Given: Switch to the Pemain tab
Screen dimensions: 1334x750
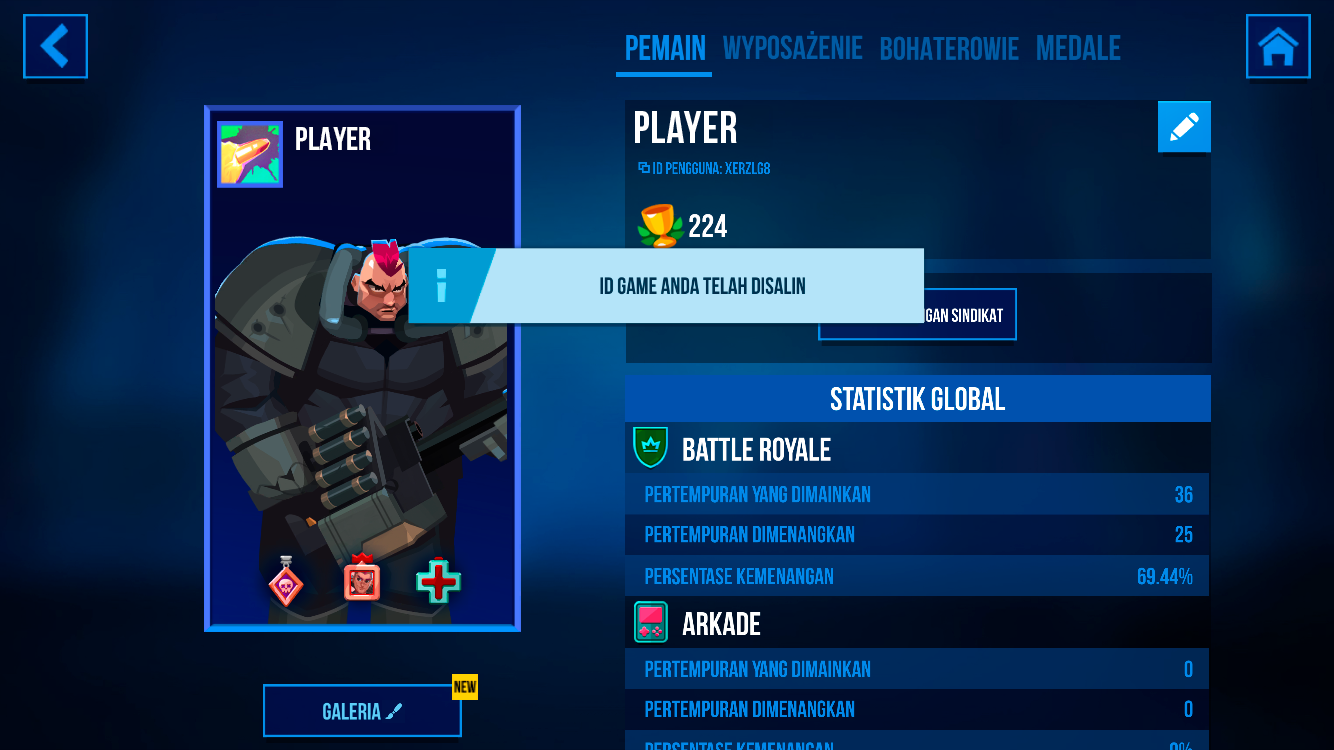Looking at the screenshot, I should click(x=665, y=48).
